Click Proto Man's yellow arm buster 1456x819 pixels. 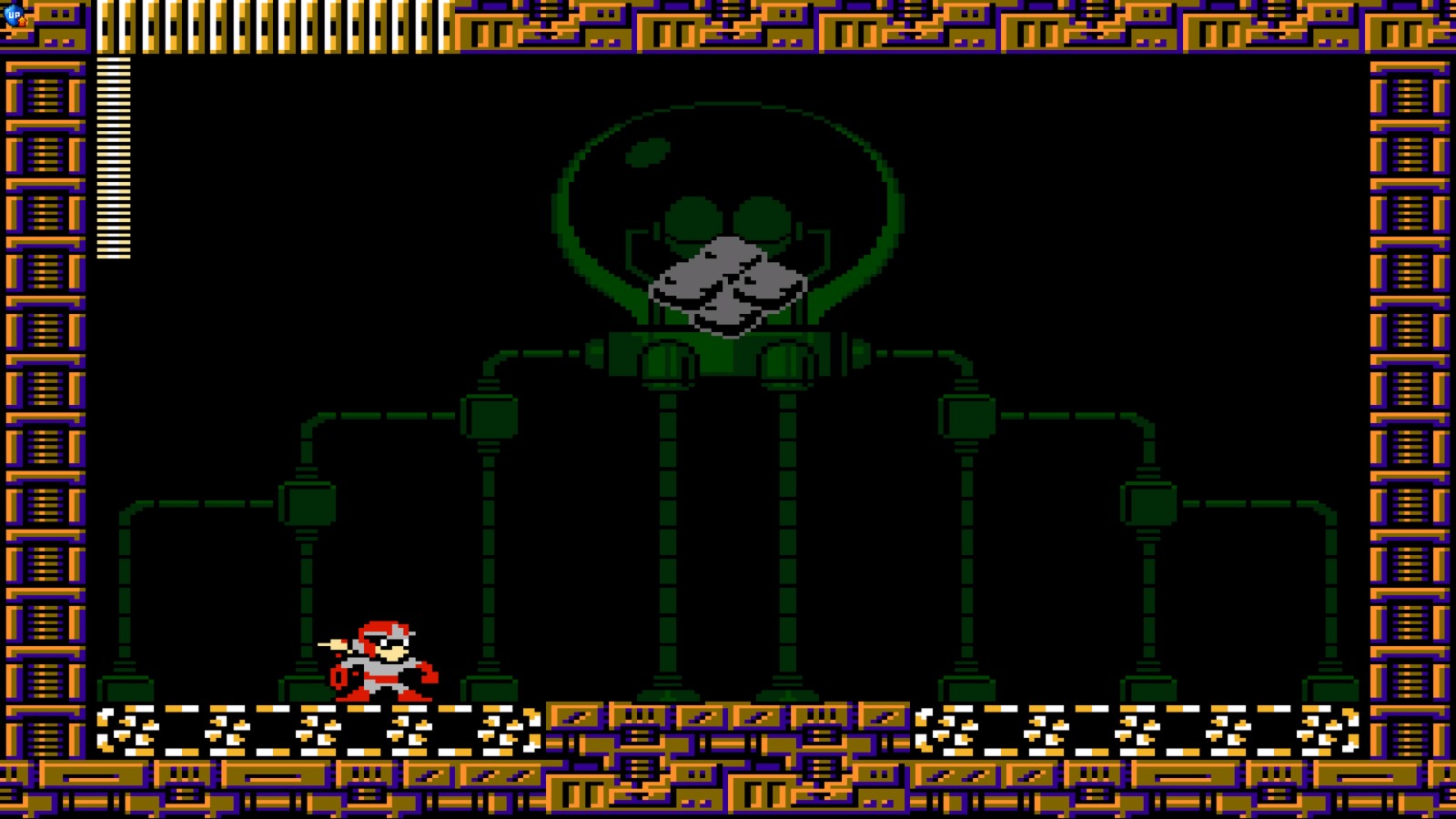(x=336, y=643)
